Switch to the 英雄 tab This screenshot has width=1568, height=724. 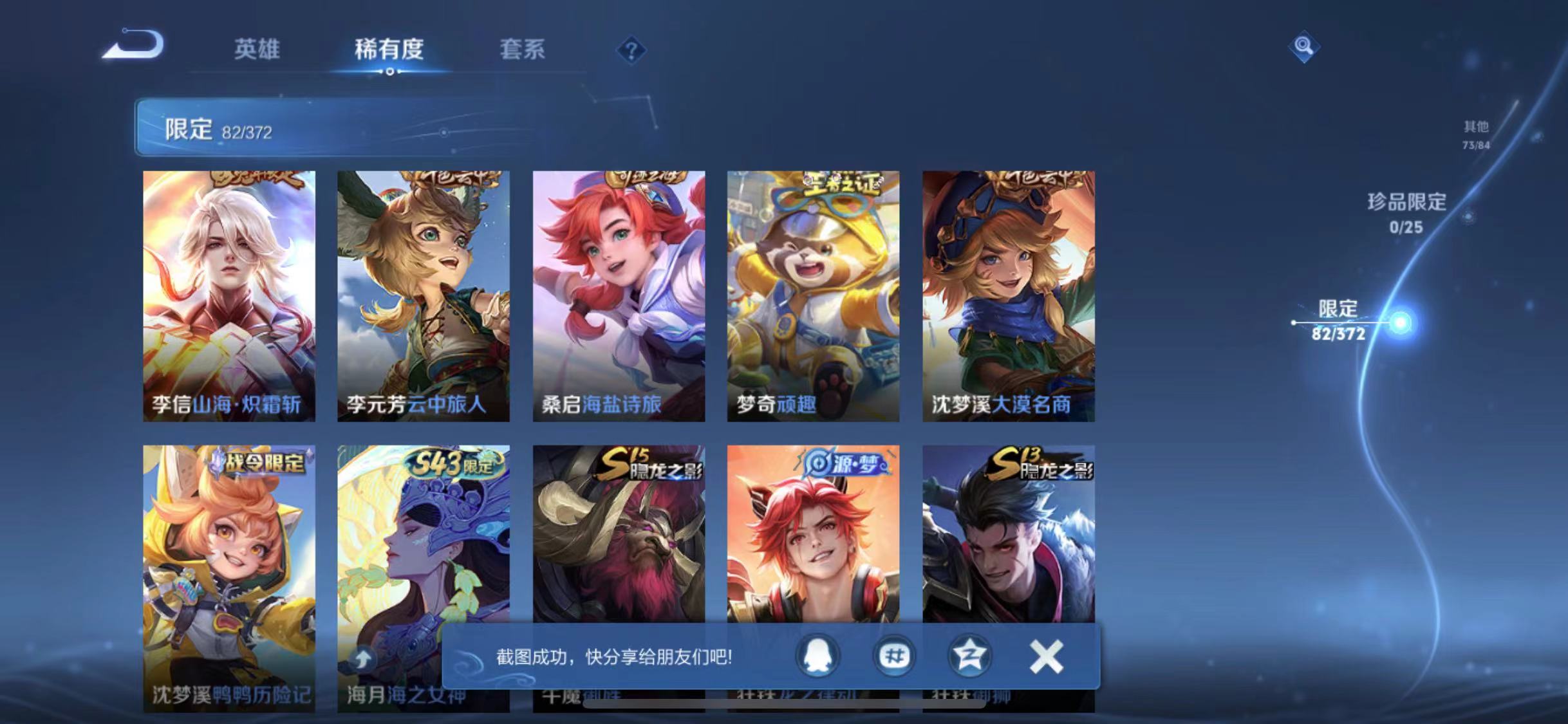click(x=257, y=50)
